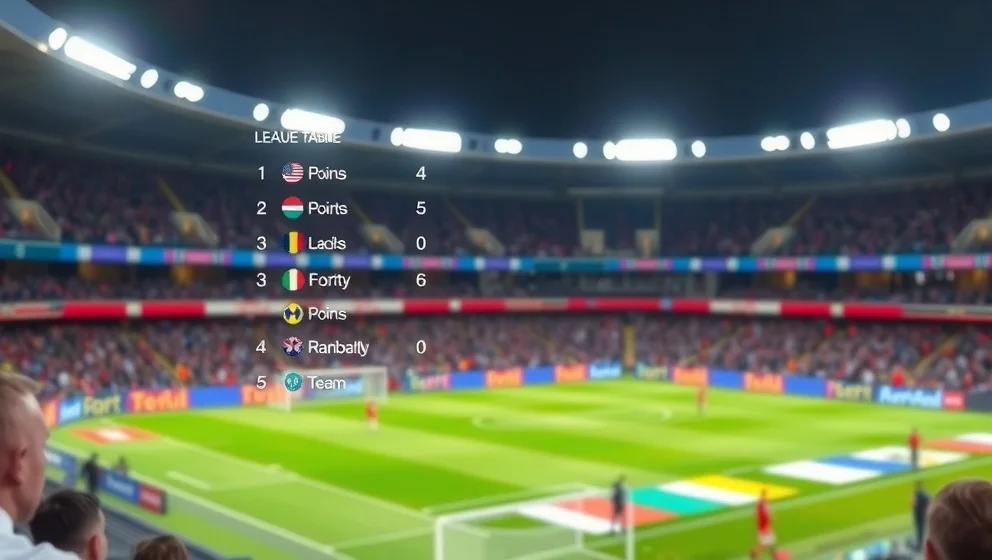Choose the Ranbally row in the table
This screenshot has width=992, height=560.
click(337, 347)
